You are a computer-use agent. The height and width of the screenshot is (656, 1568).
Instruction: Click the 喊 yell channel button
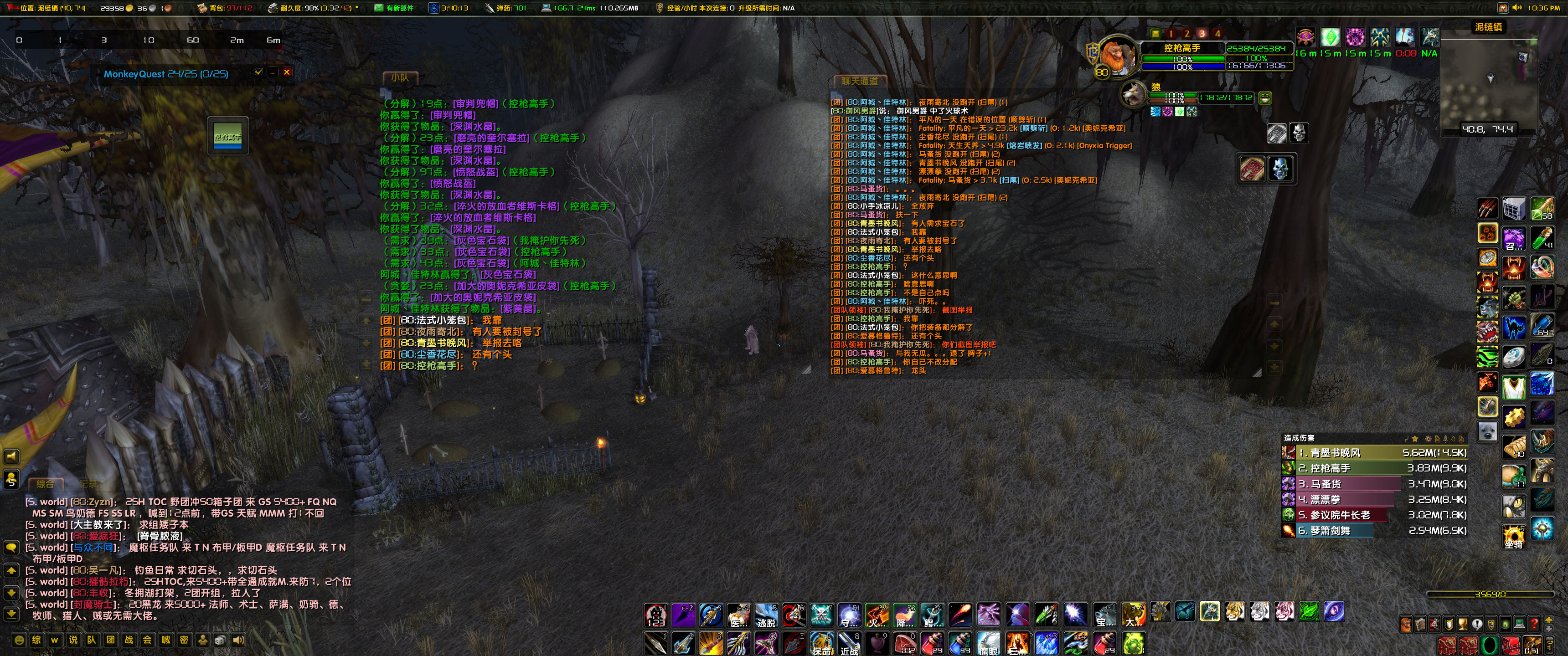click(166, 641)
